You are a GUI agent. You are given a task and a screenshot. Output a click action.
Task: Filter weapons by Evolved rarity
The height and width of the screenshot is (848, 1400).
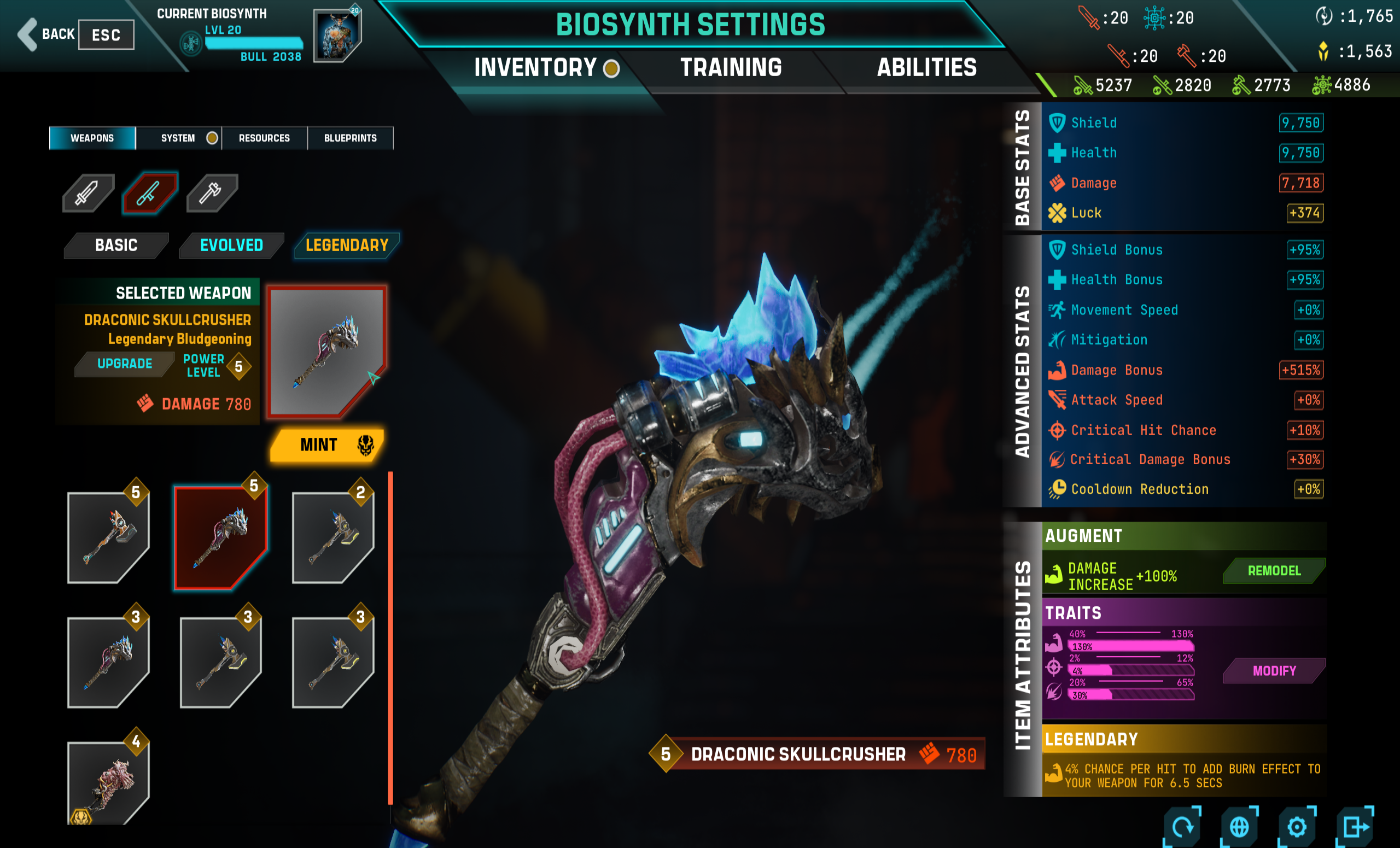[231, 245]
